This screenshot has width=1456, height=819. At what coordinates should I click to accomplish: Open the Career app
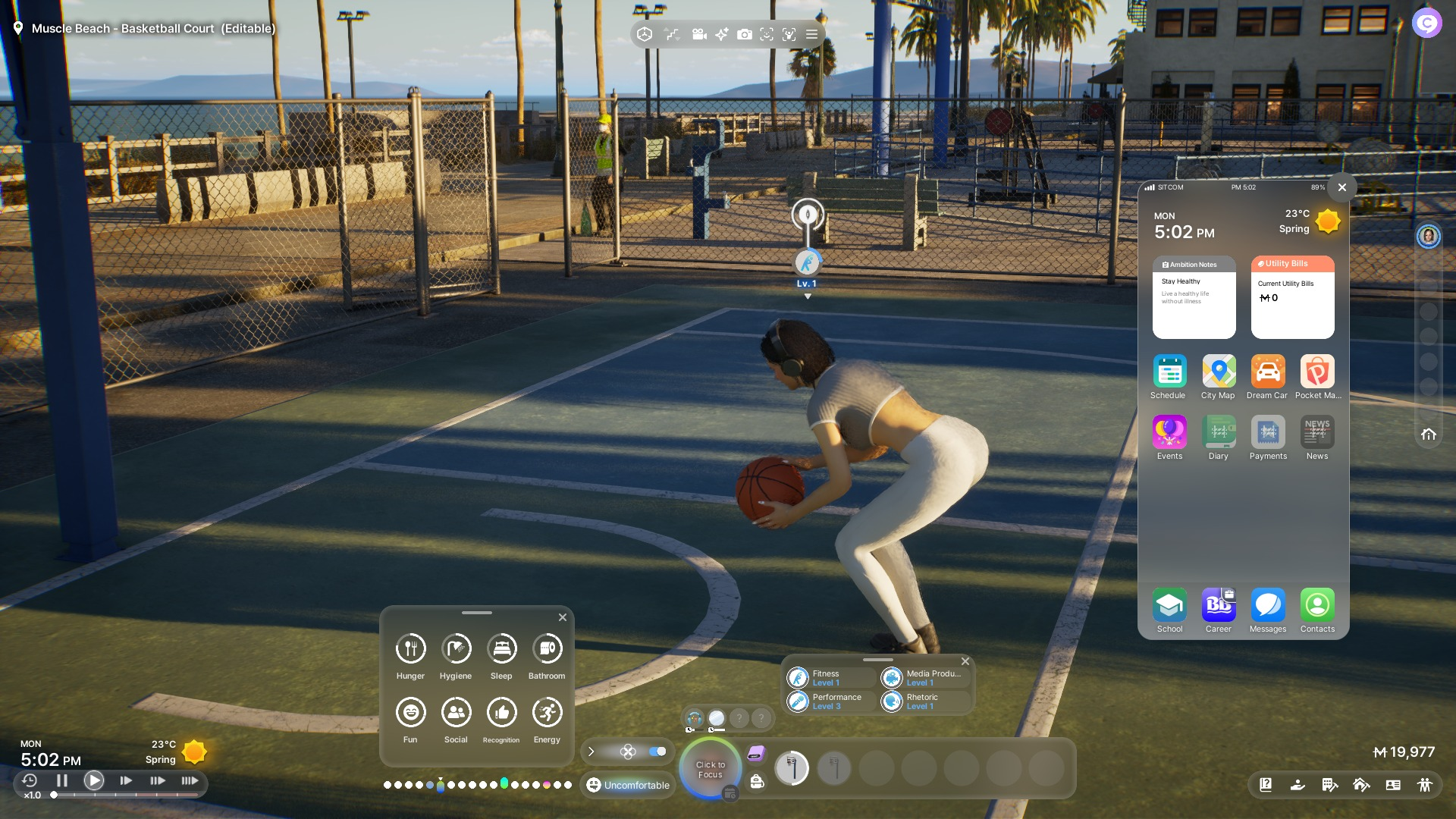pos(1219,606)
